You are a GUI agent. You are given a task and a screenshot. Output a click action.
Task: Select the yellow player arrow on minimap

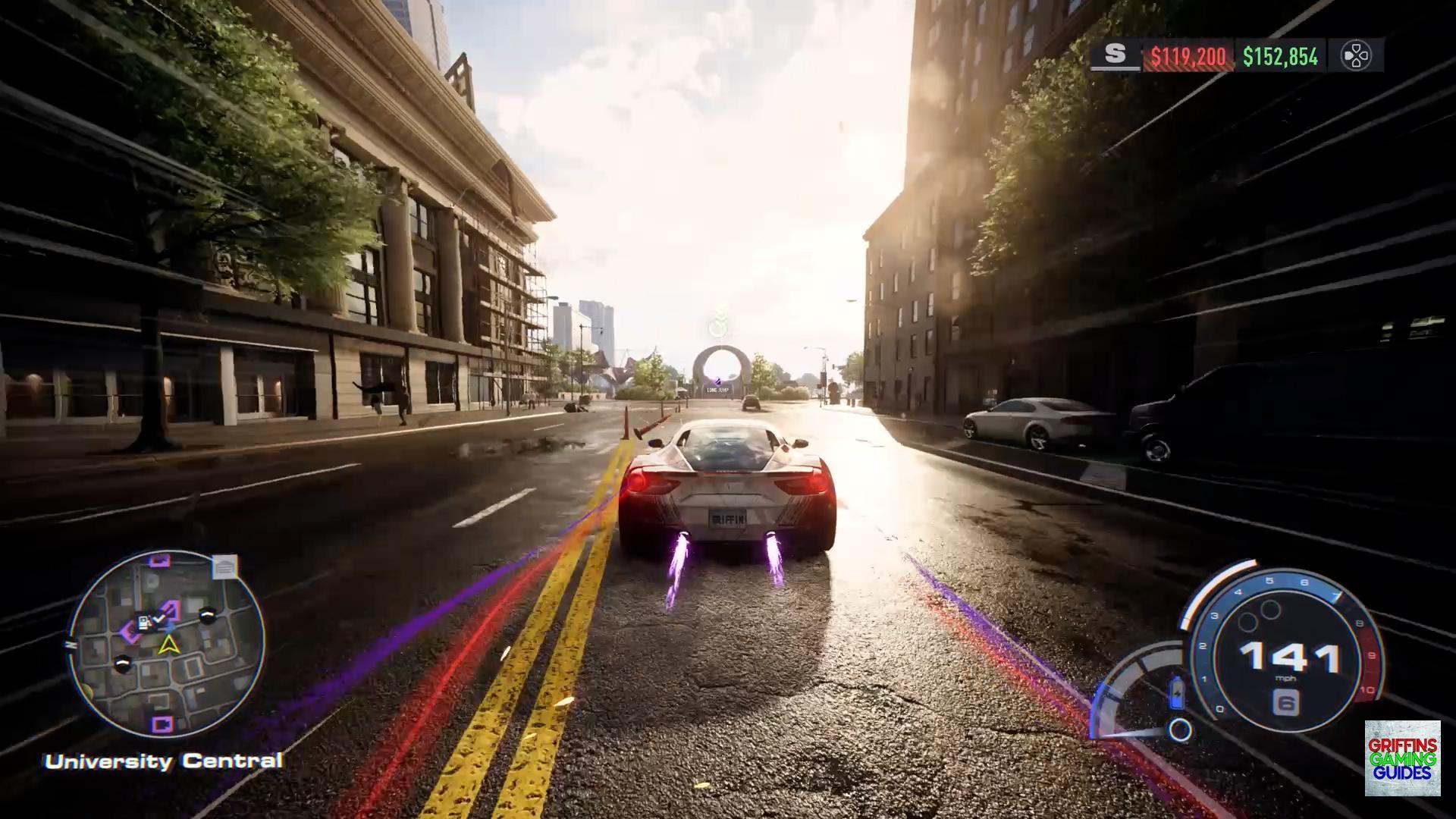168,645
